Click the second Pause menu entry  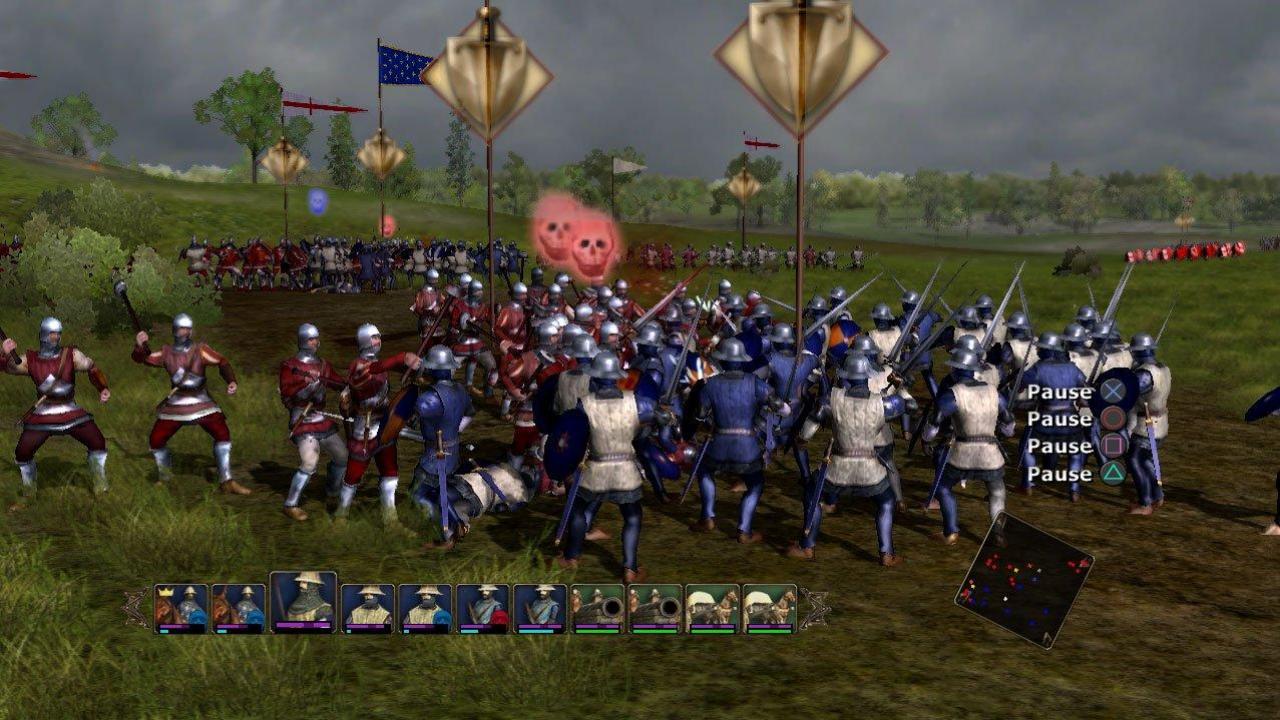pyautogui.click(x=1060, y=418)
